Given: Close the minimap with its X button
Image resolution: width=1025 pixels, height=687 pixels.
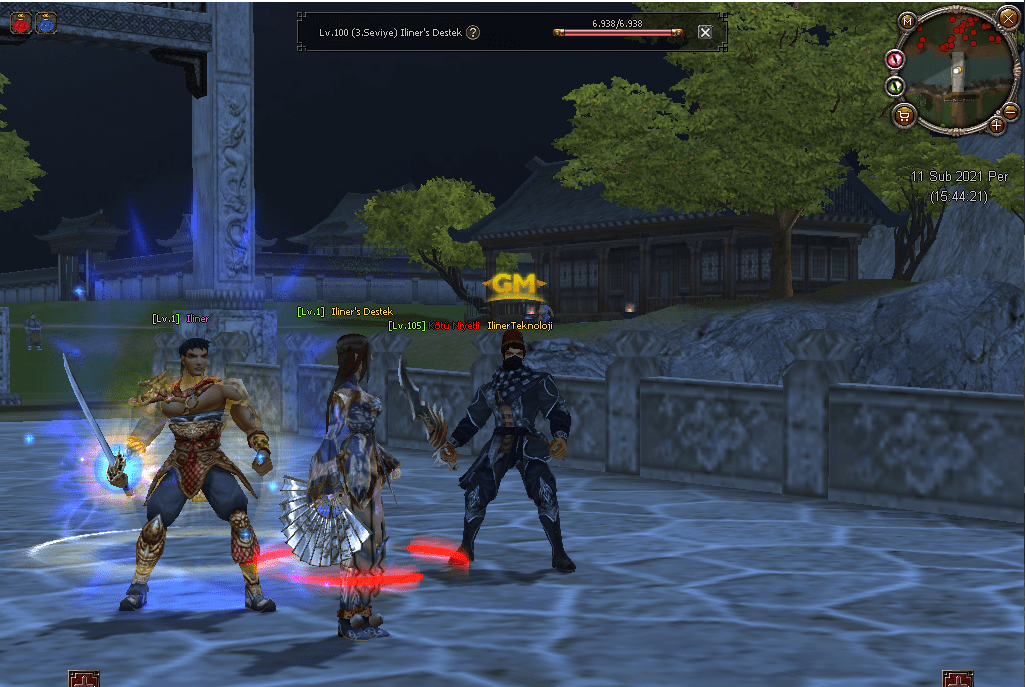Looking at the screenshot, I should (x=1007, y=17).
